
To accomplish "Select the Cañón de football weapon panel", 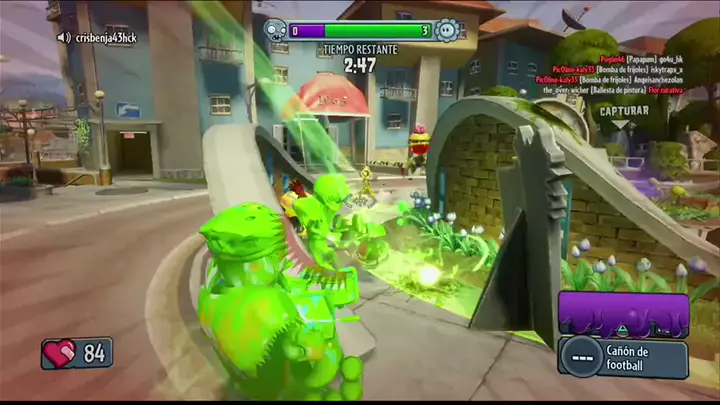I will pos(623,357).
